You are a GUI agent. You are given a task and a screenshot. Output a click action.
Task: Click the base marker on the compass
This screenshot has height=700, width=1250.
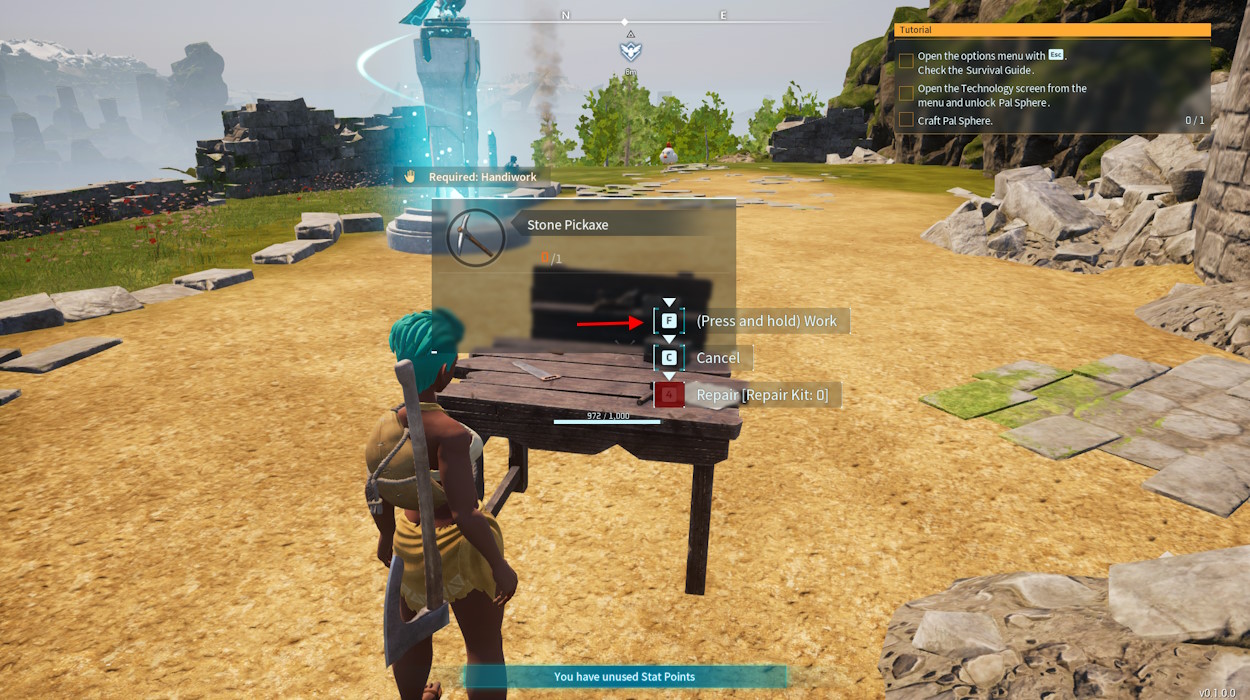click(x=630, y=50)
